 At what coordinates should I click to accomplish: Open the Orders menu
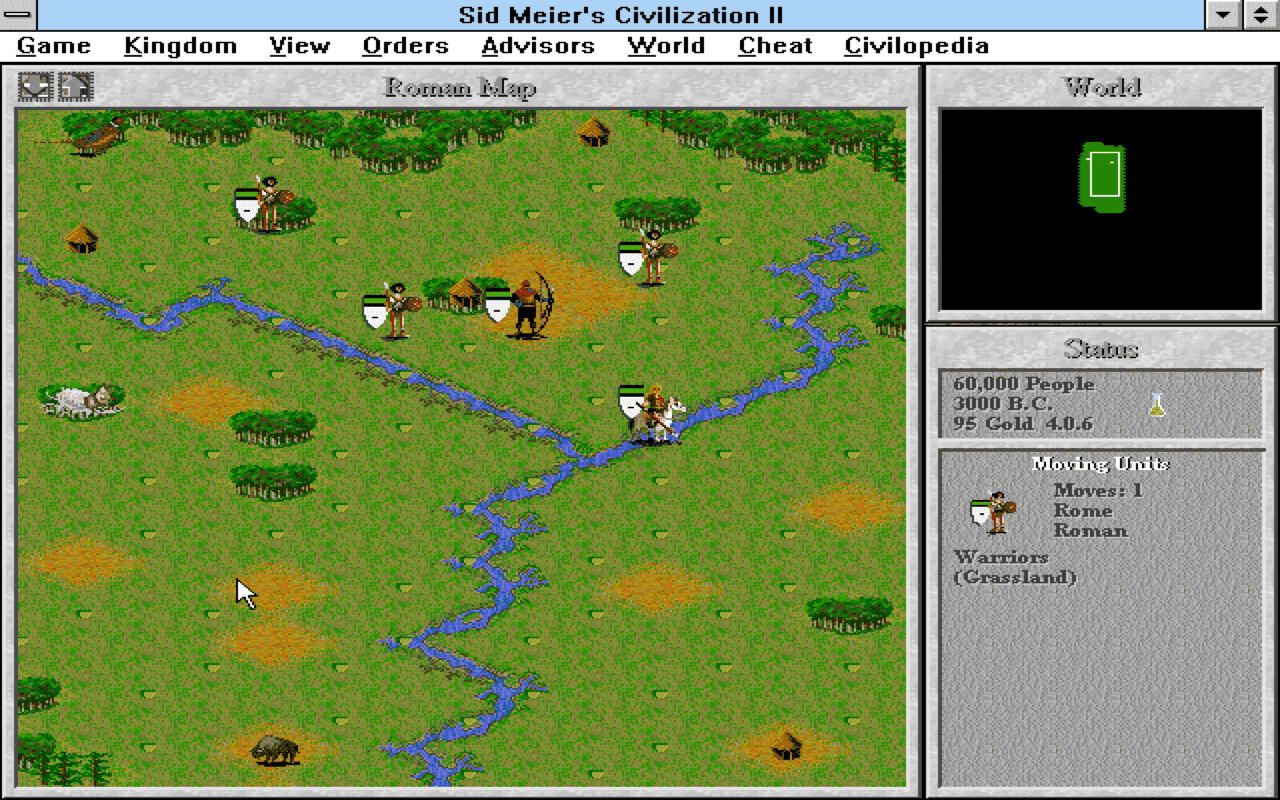405,45
